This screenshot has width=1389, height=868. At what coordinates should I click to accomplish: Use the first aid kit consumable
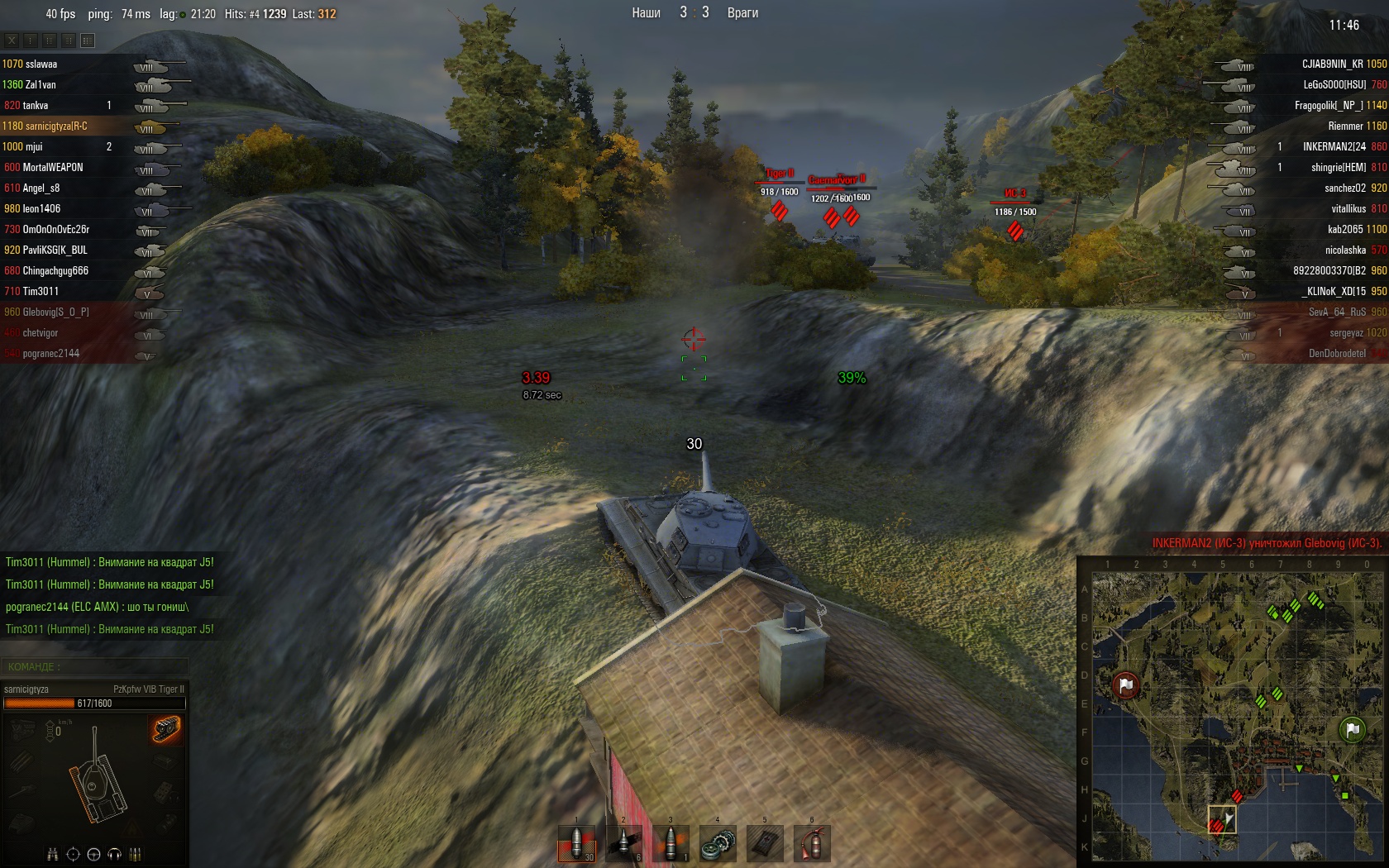pyautogui.click(x=765, y=844)
